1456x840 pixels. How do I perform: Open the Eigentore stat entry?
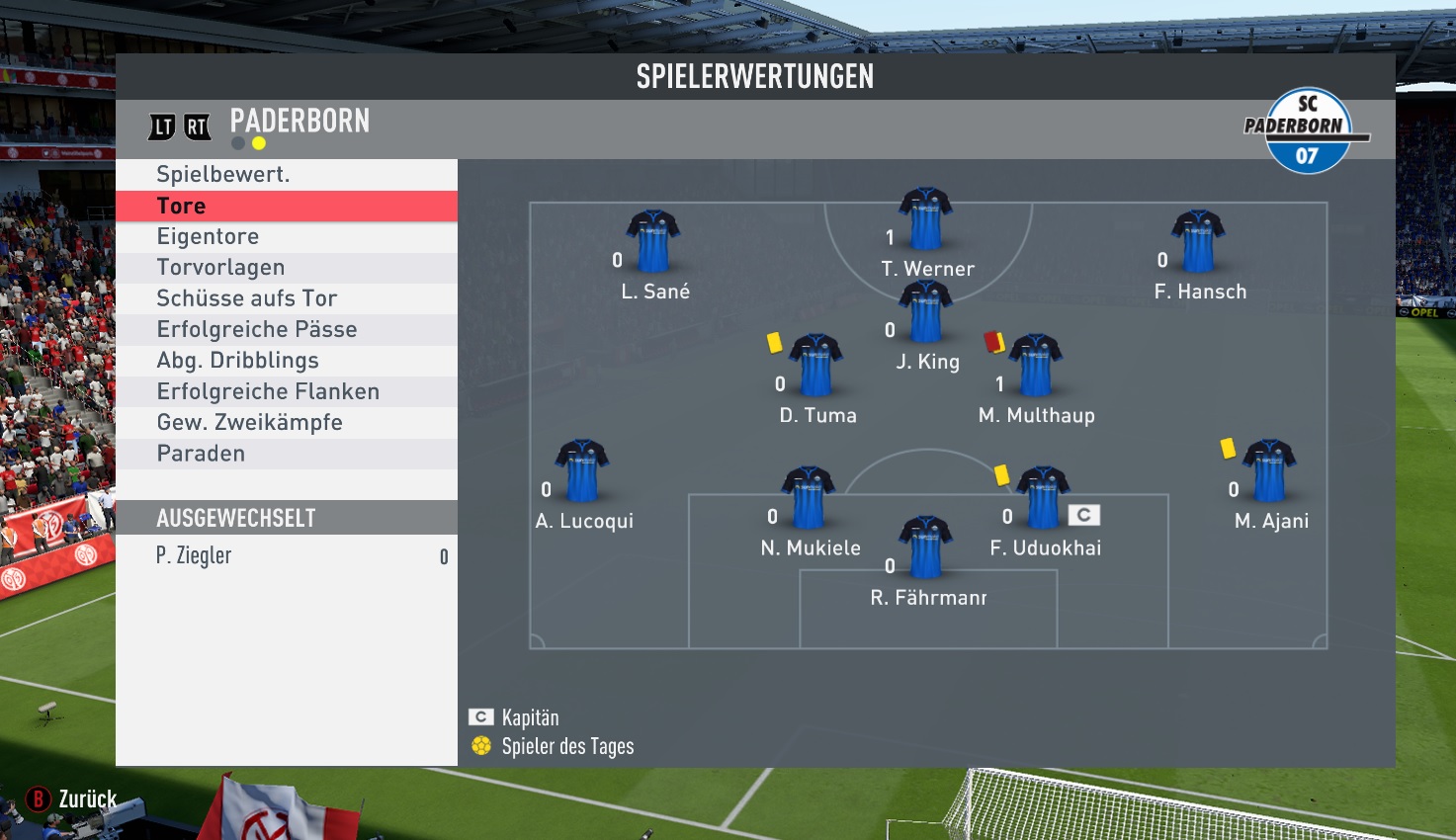point(208,237)
